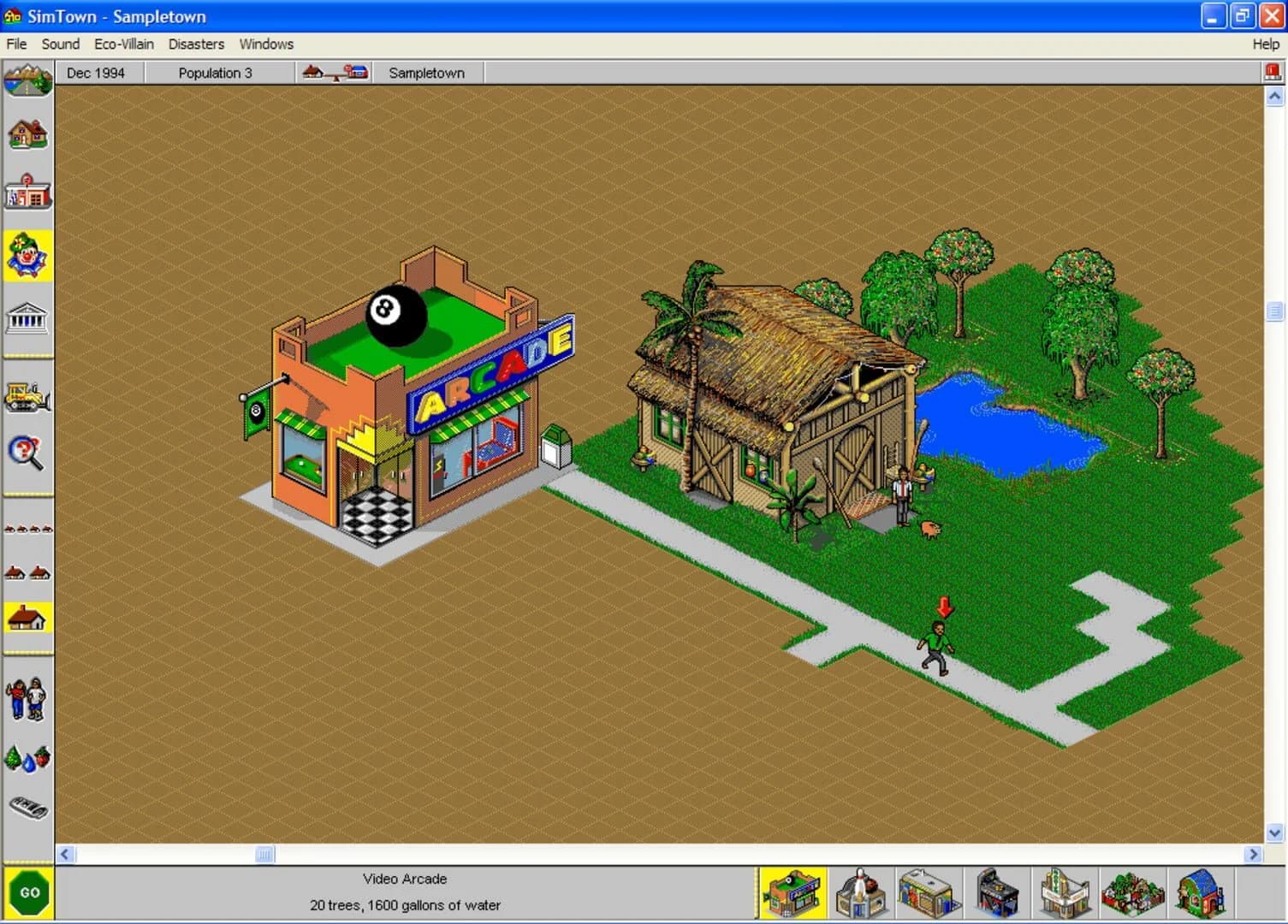Open the Disasters menu

(196, 44)
